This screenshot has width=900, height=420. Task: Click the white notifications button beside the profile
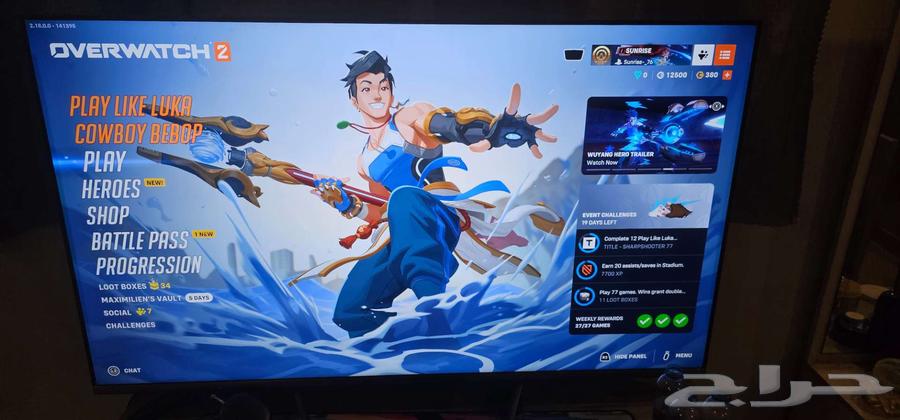702,55
